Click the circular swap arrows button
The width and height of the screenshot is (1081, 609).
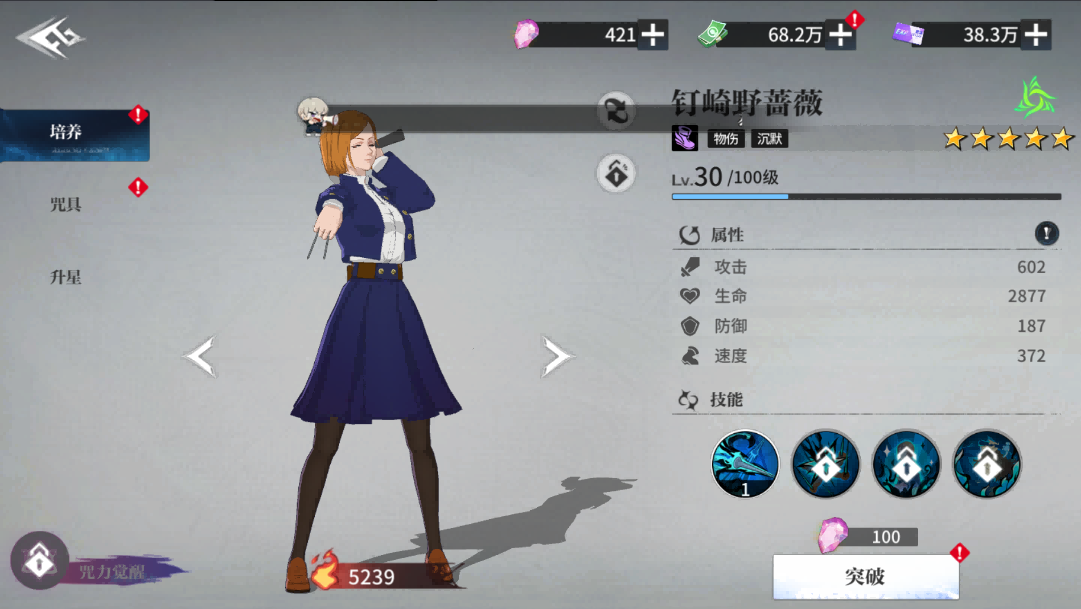coord(617,111)
